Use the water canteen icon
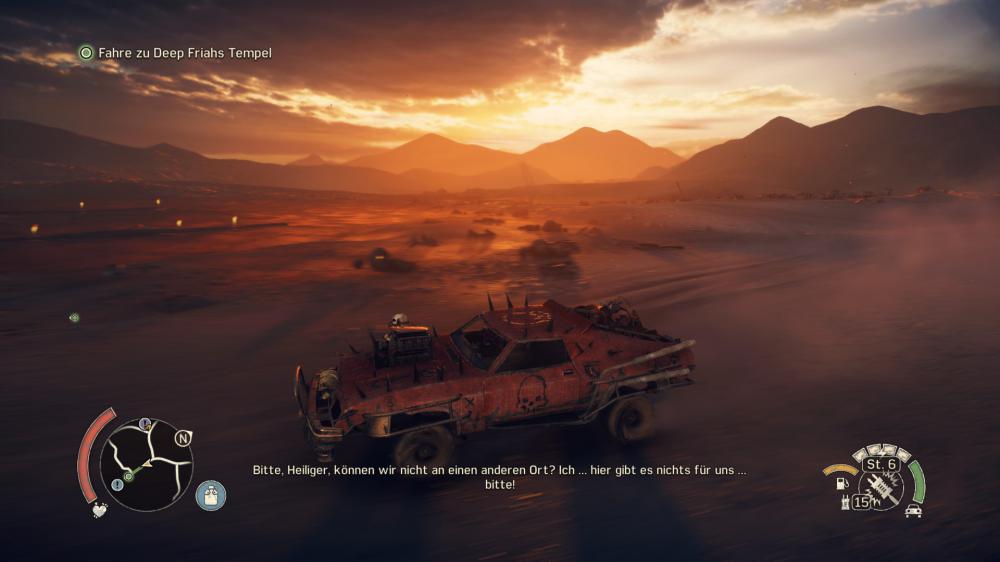Screen dimensions: 1000x562 tap(211, 495)
